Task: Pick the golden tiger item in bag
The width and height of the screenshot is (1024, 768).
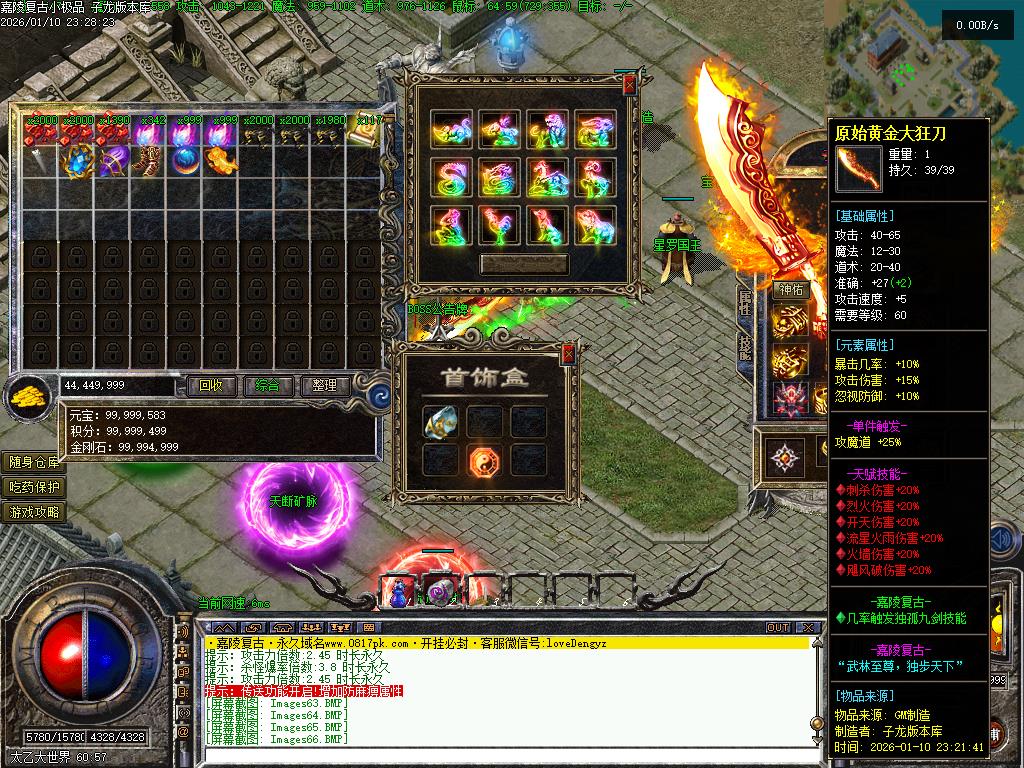Action: point(220,160)
